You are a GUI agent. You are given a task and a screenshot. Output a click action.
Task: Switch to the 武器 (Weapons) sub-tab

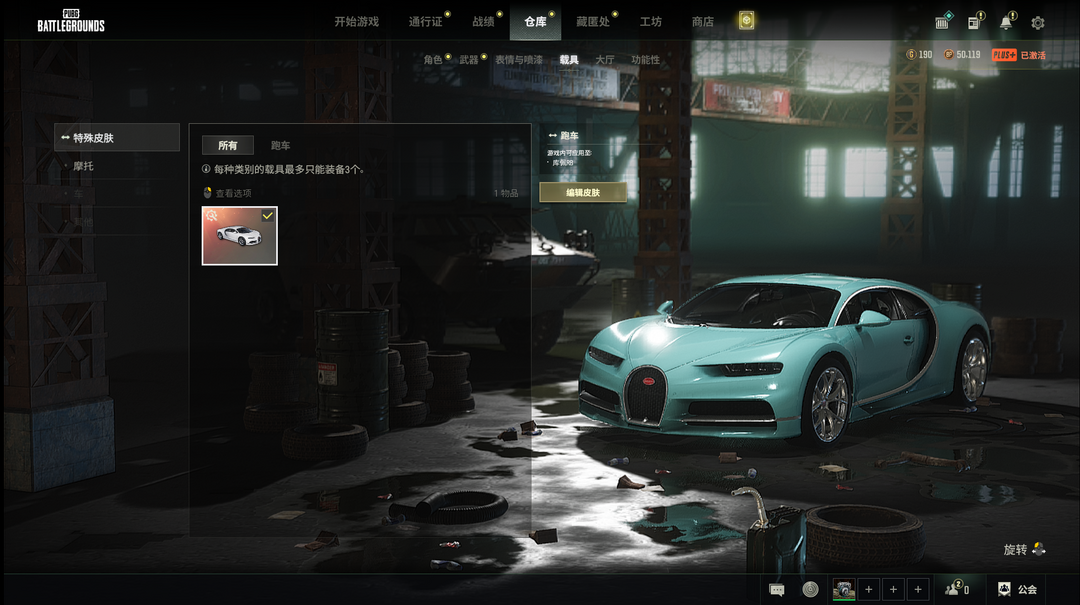pos(468,60)
